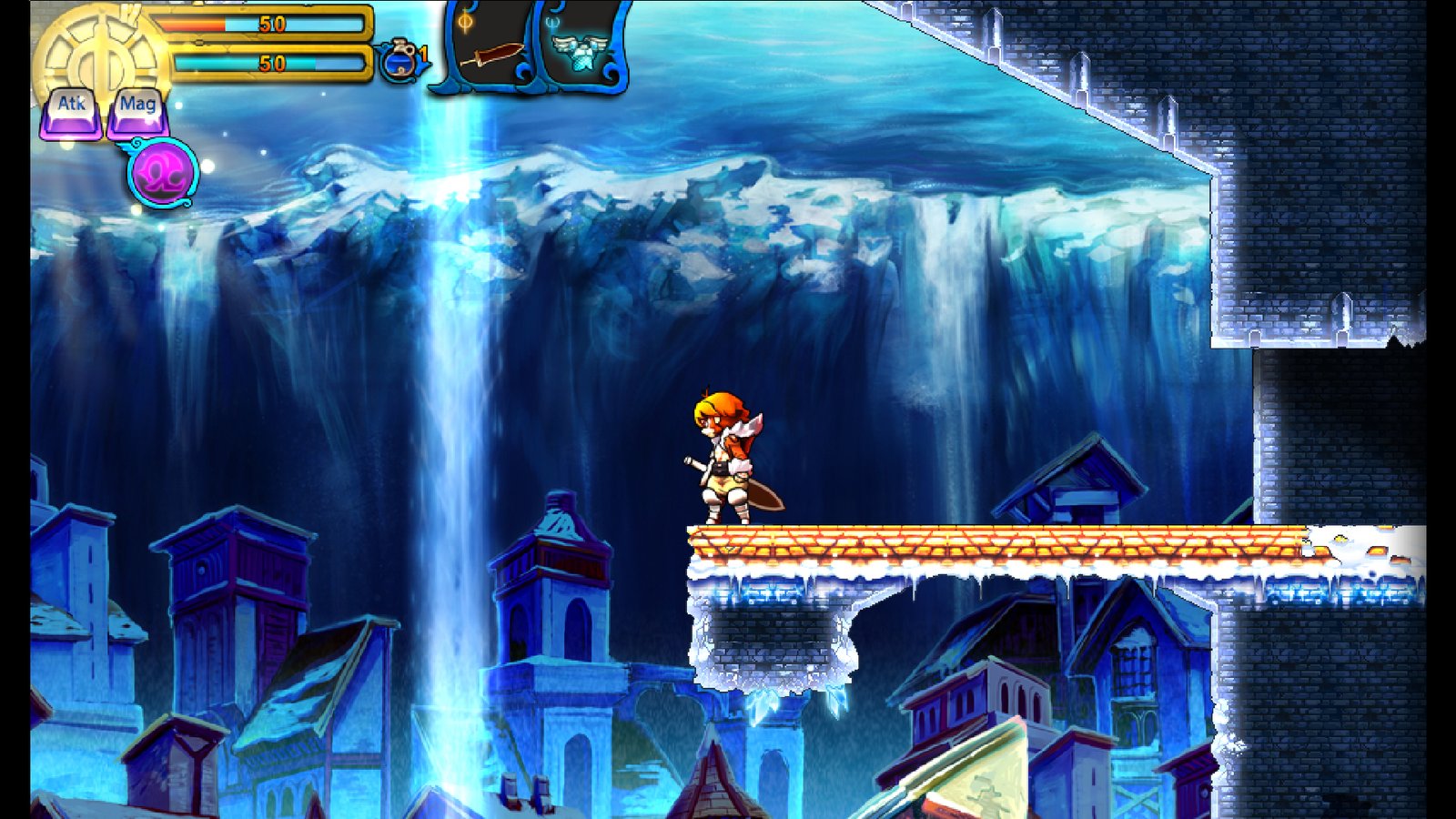Select the equipped sword banner icon
This screenshot has height=819, width=1456.
click(x=491, y=53)
